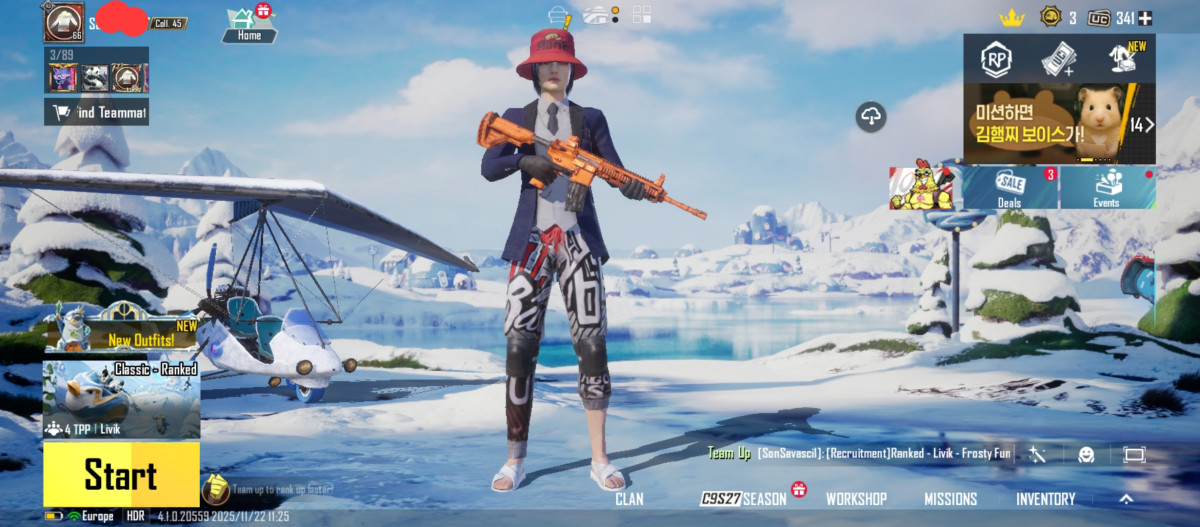Tap the yellow Start button

coord(121,475)
